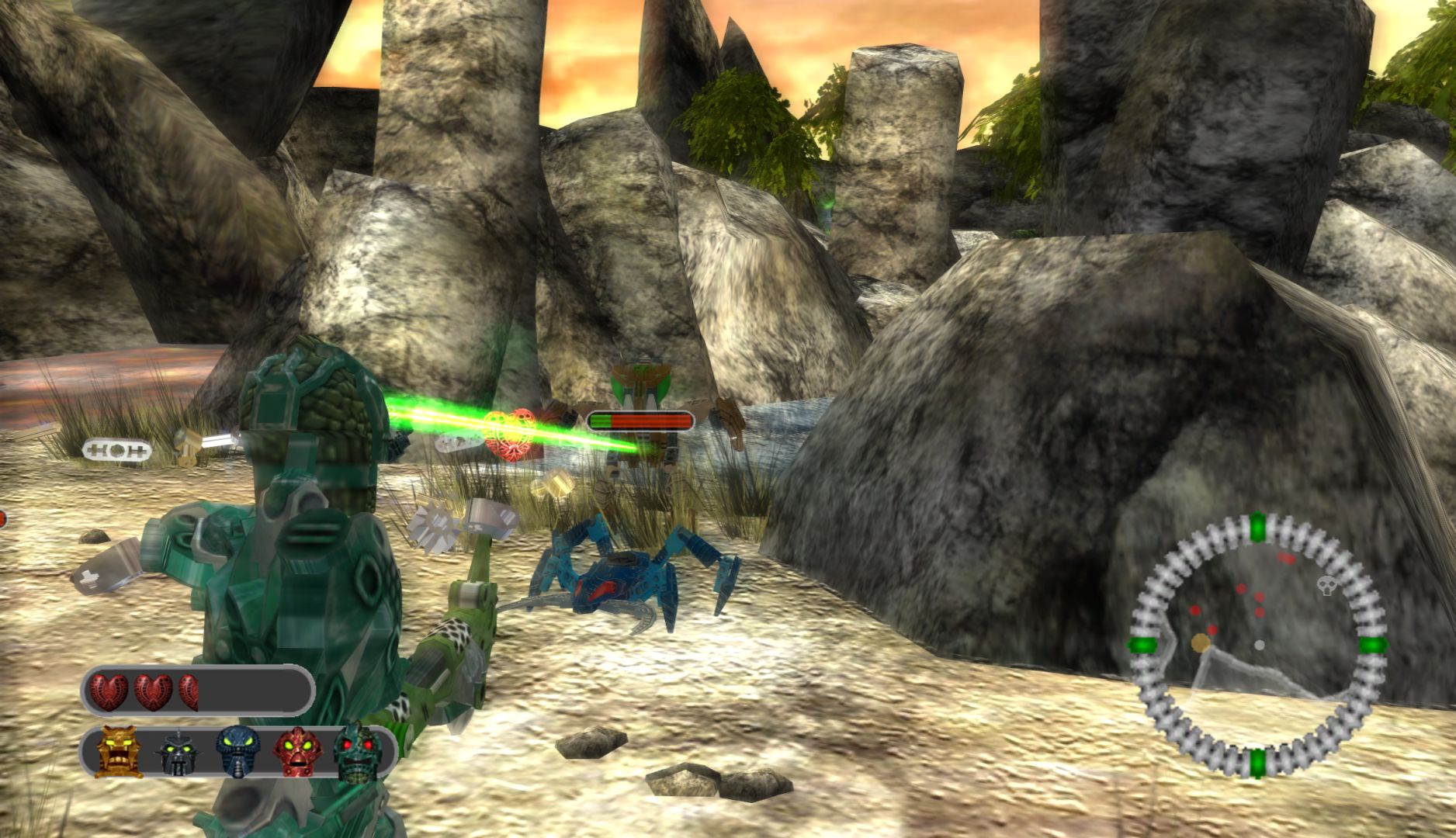The width and height of the screenshot is (1456, 838).
Task: Choose the blue mask character
Action: 237,751
